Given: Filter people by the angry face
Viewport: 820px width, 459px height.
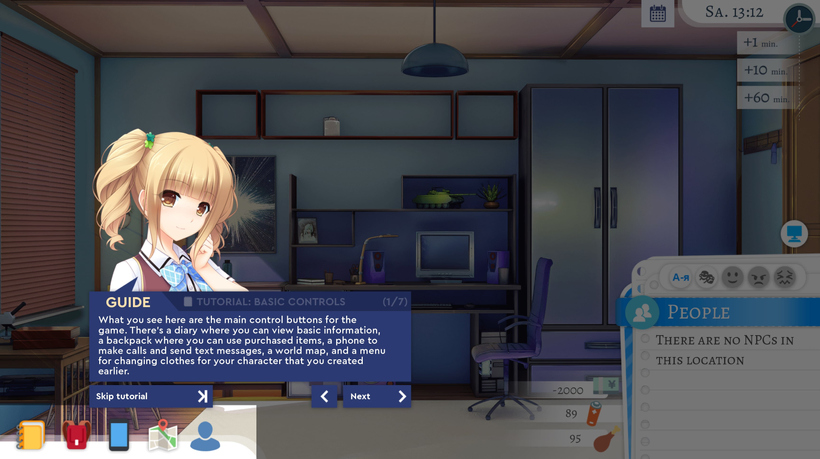Looking at the screenshot, I should (759, 277).
